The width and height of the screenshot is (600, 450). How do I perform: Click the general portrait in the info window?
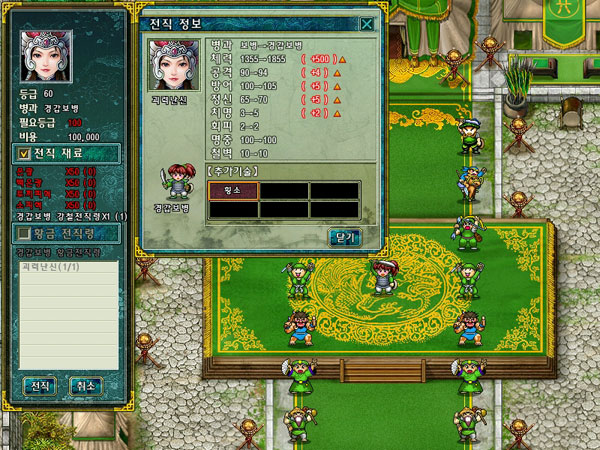point(173,66)
